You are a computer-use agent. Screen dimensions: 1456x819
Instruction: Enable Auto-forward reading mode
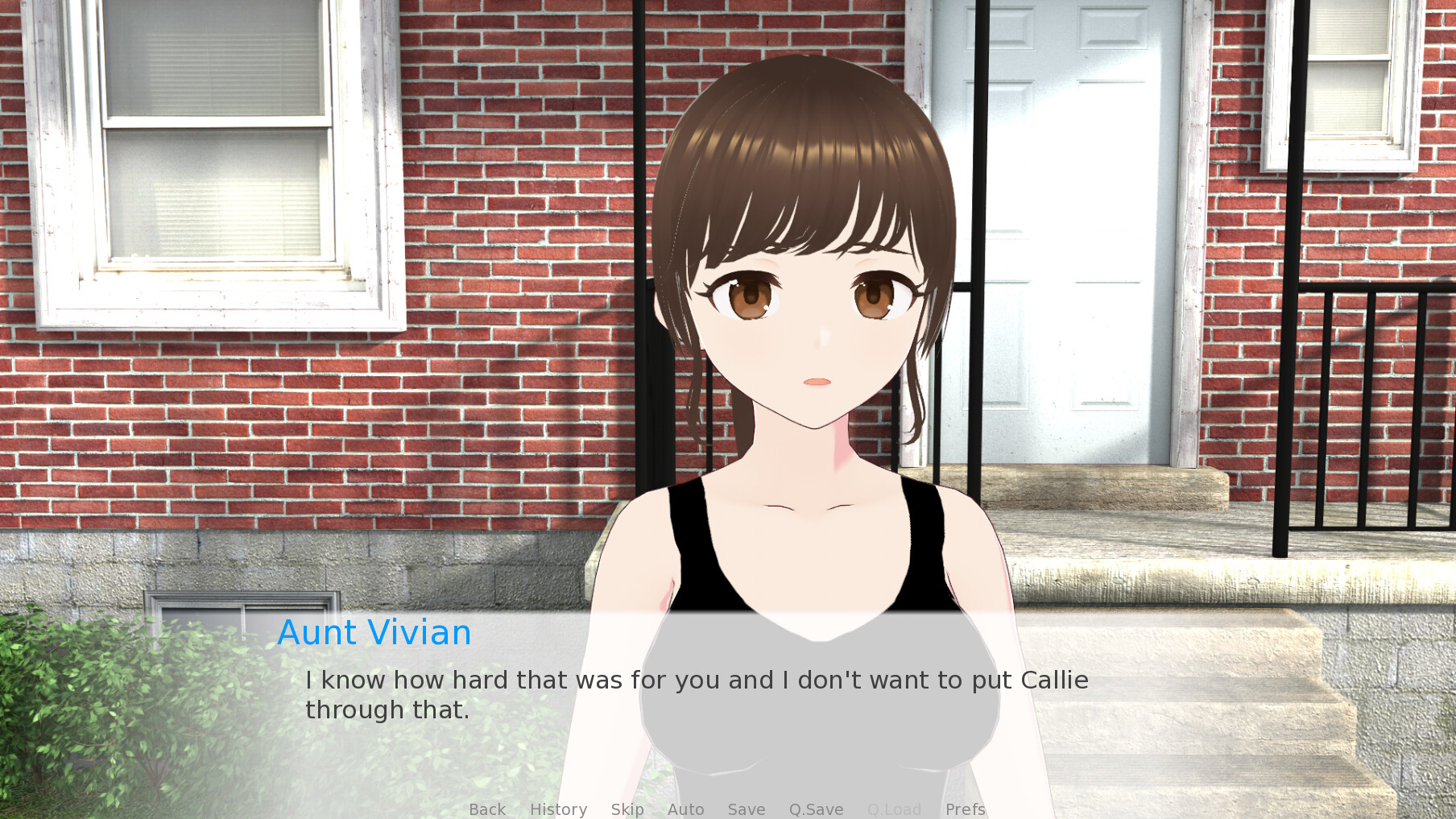685,809
